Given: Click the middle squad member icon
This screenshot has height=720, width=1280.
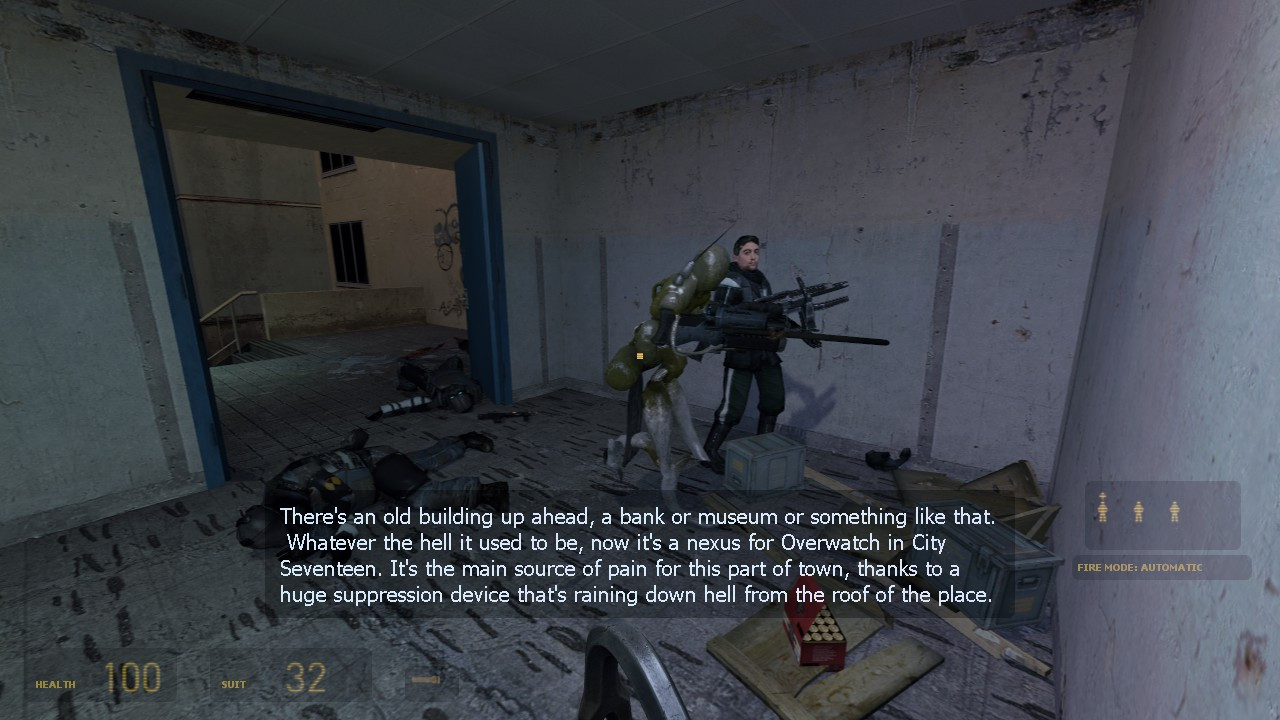Looking at the screenshot, I should pyautogui.click(x=1137, y=510).
